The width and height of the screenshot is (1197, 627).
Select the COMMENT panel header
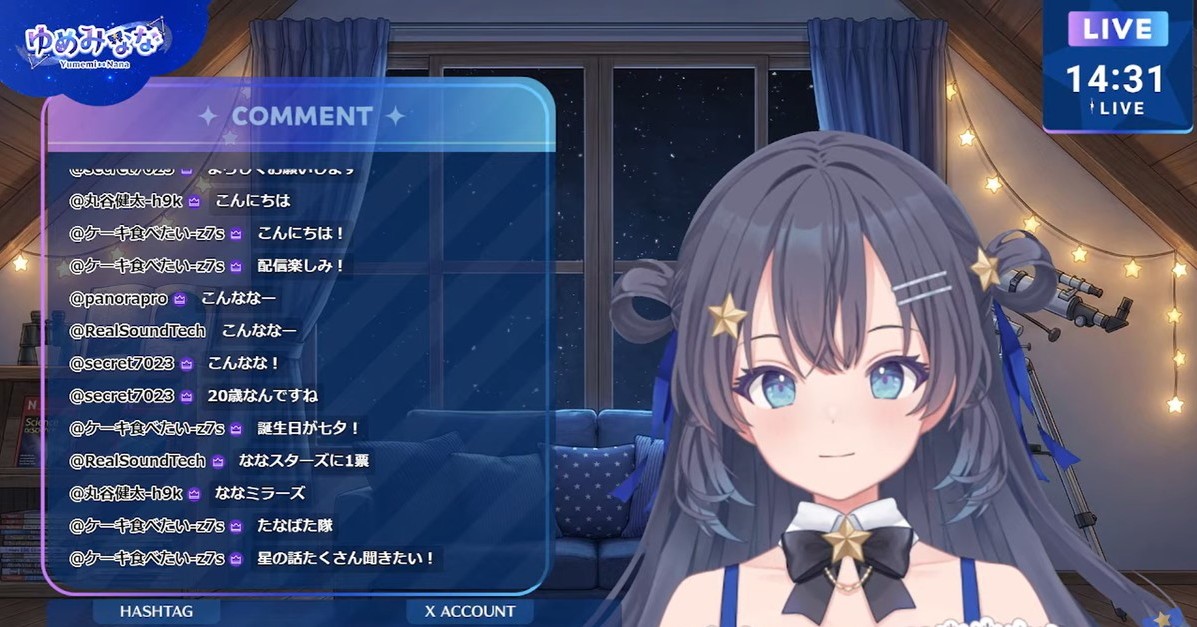[300, 116]
